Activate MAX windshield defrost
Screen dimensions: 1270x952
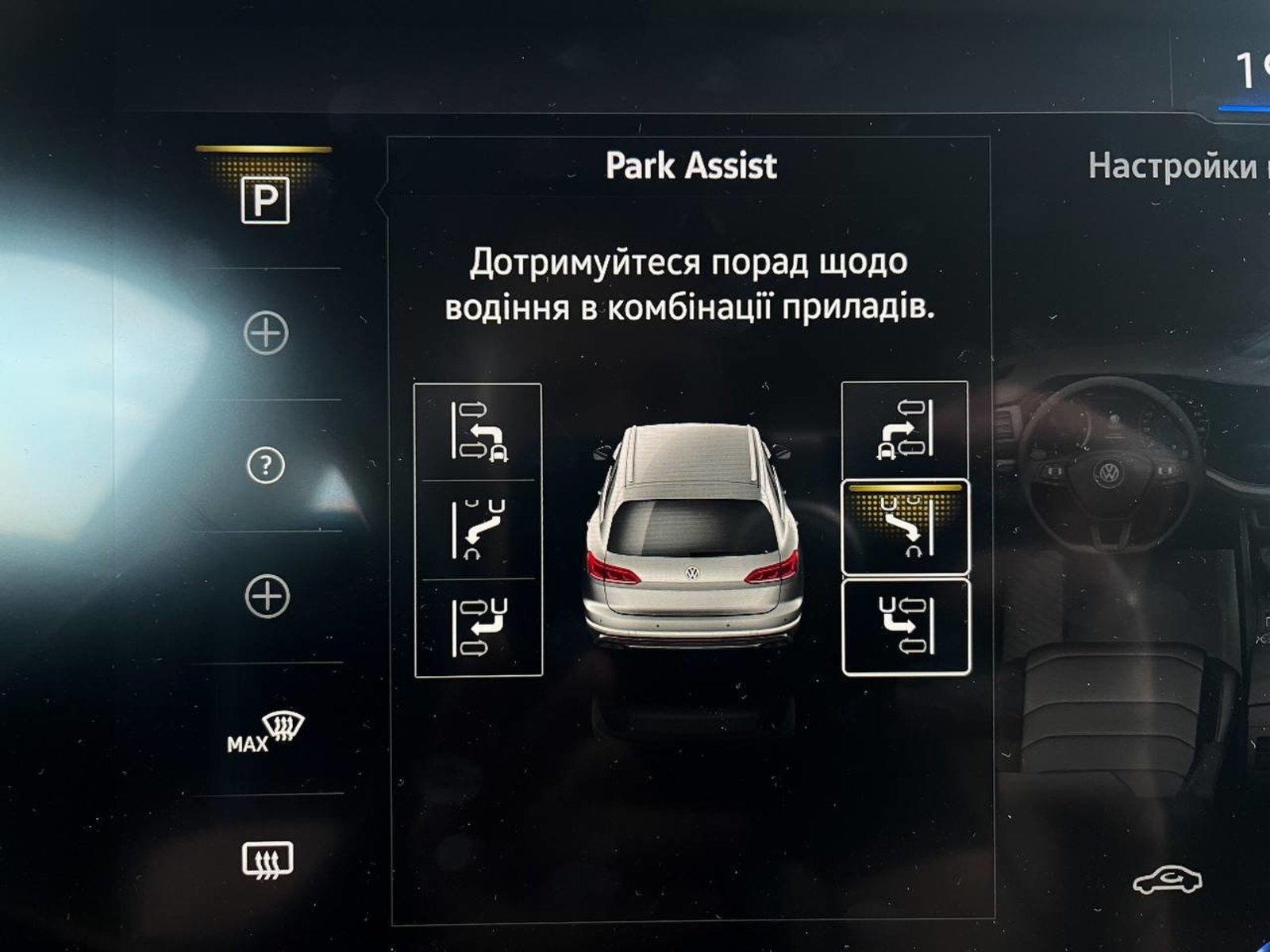(265, 731)
